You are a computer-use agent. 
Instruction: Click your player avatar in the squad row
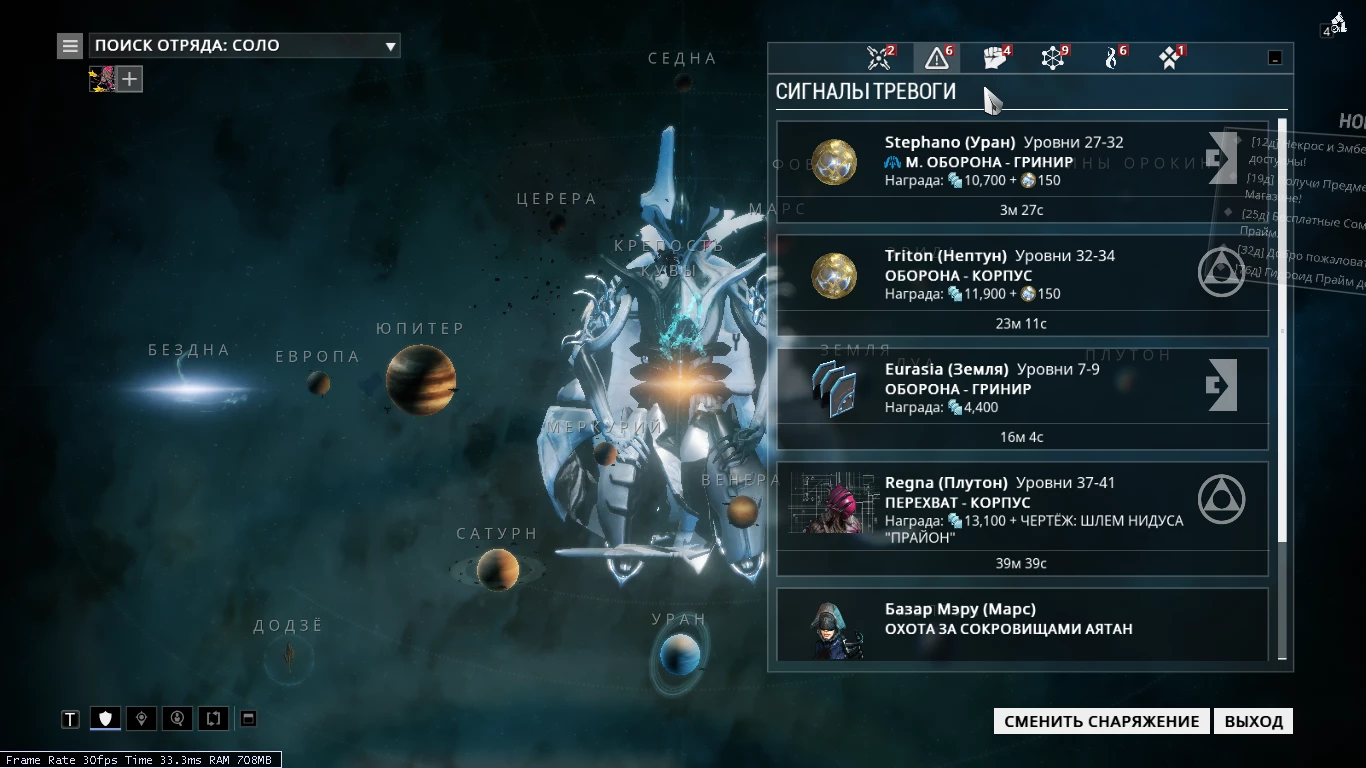103,79
